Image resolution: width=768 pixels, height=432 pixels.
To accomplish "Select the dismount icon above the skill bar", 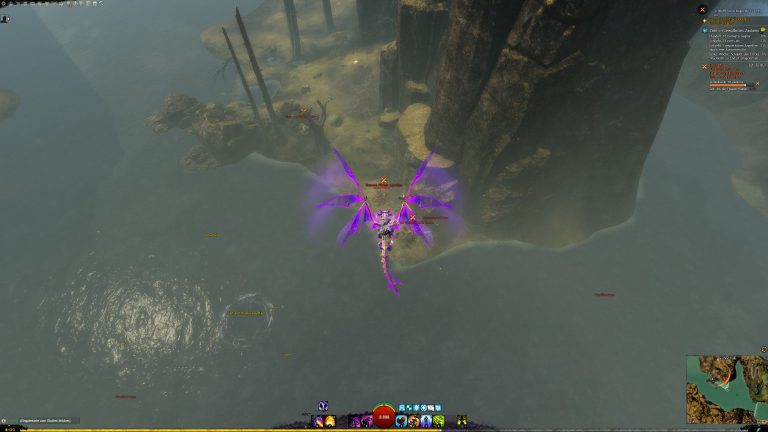I will pos(323,406).
